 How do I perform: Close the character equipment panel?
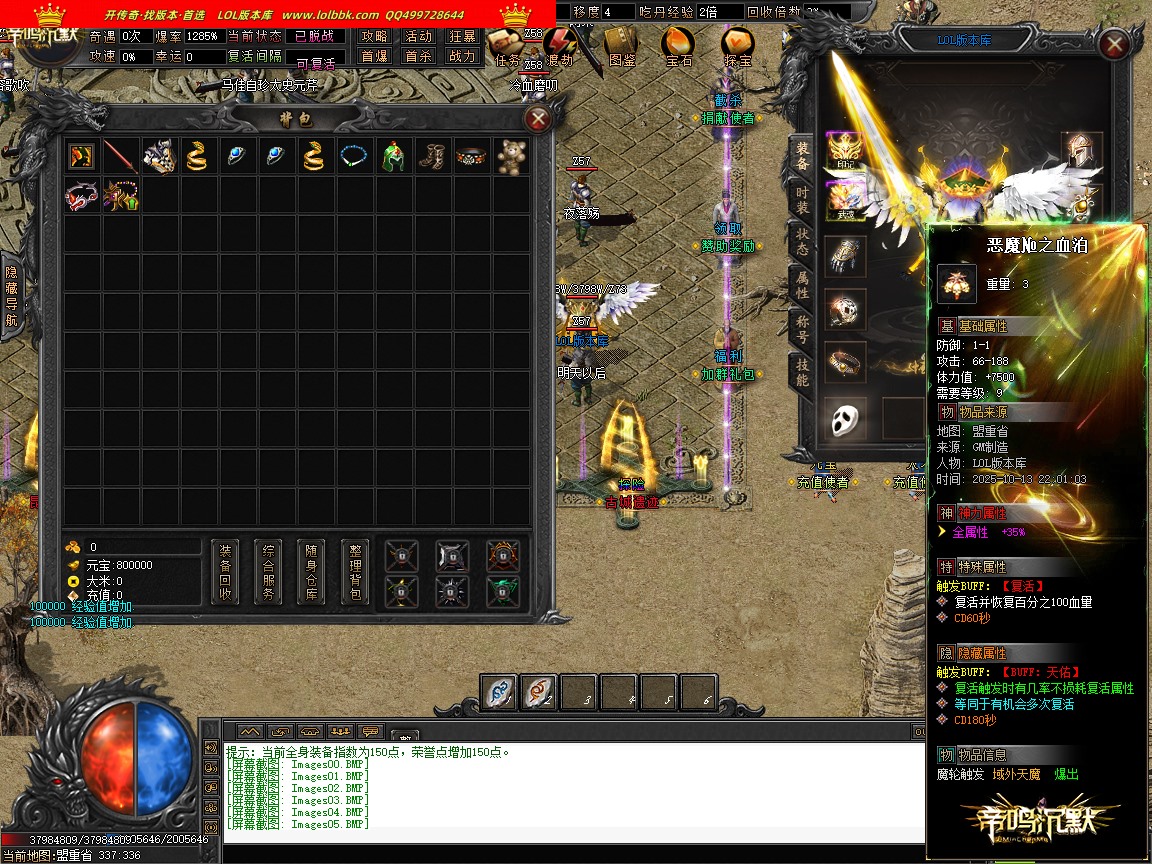click(1114, 44)
